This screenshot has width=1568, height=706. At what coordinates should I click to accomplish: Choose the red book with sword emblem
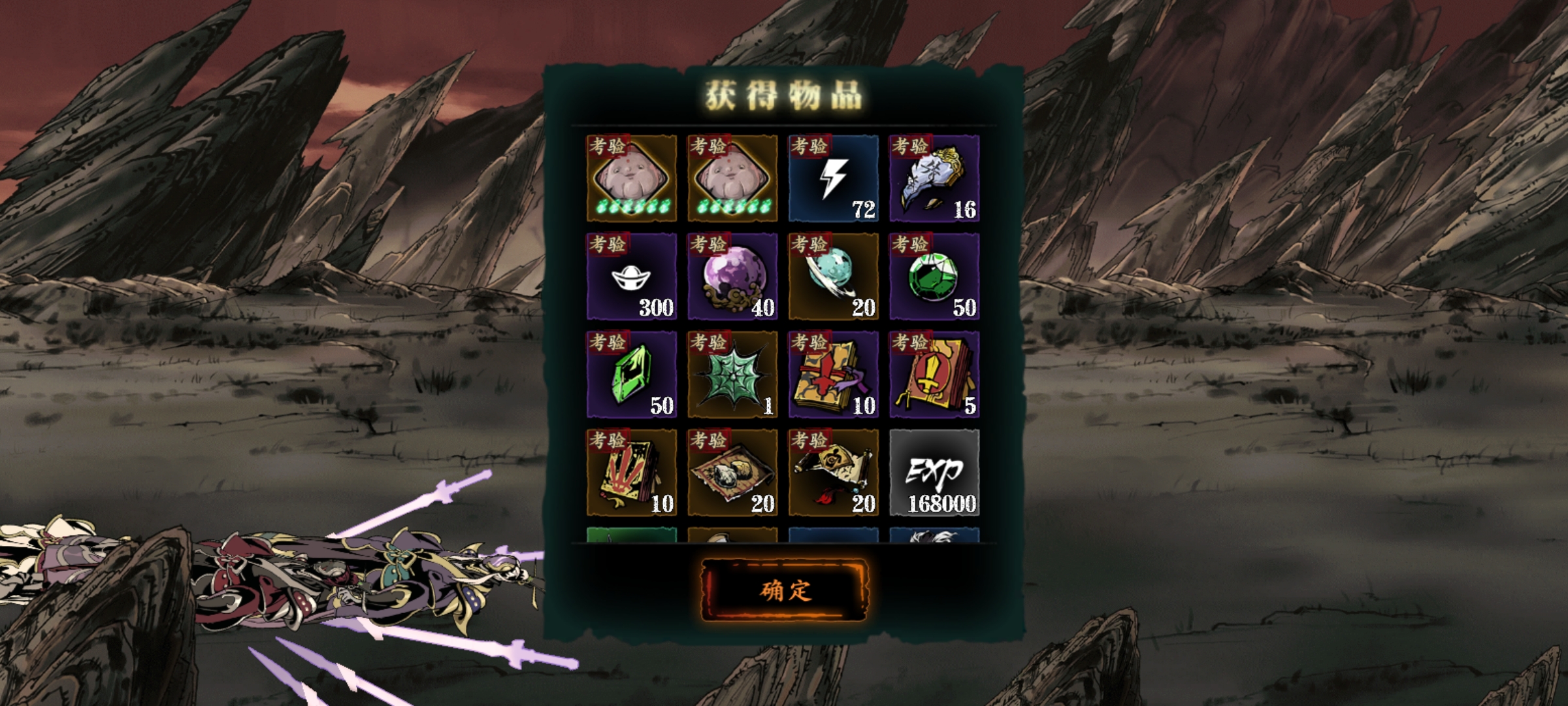(x=934, y=375)
